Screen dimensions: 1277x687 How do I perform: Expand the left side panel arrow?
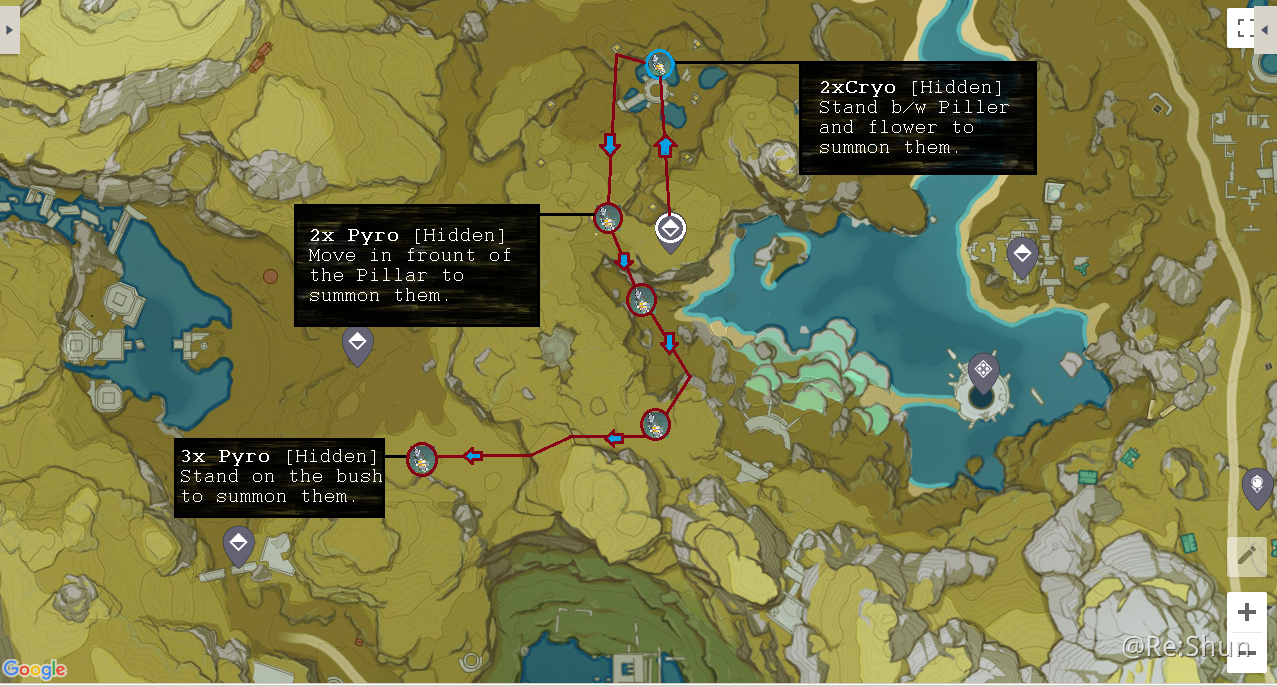click(x=9, y=30)
